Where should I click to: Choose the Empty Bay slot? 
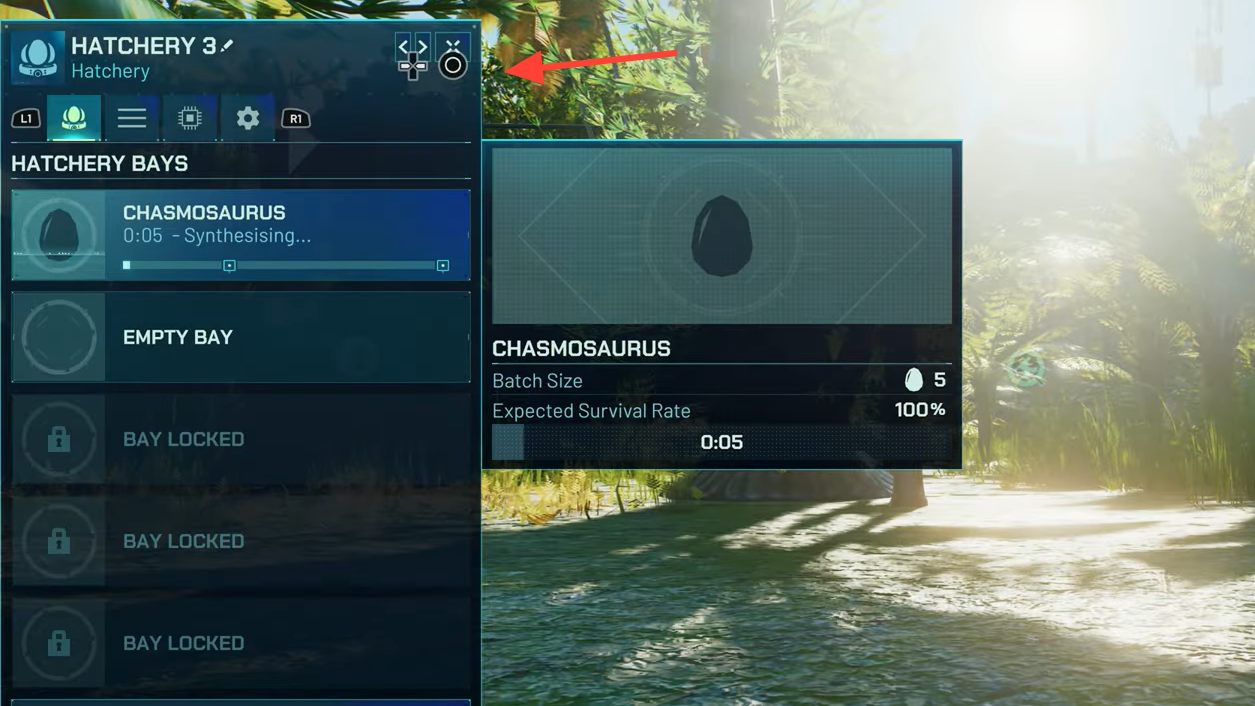tap(240, 337)
